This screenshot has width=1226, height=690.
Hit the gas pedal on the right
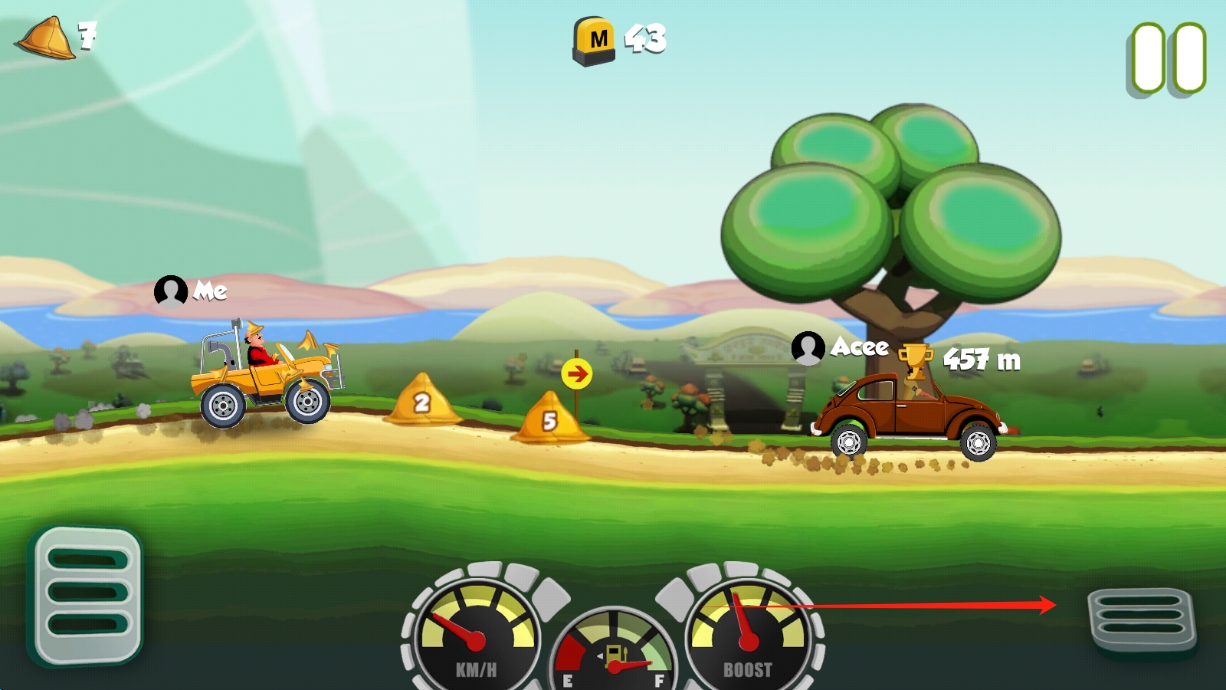[1141, 619]
